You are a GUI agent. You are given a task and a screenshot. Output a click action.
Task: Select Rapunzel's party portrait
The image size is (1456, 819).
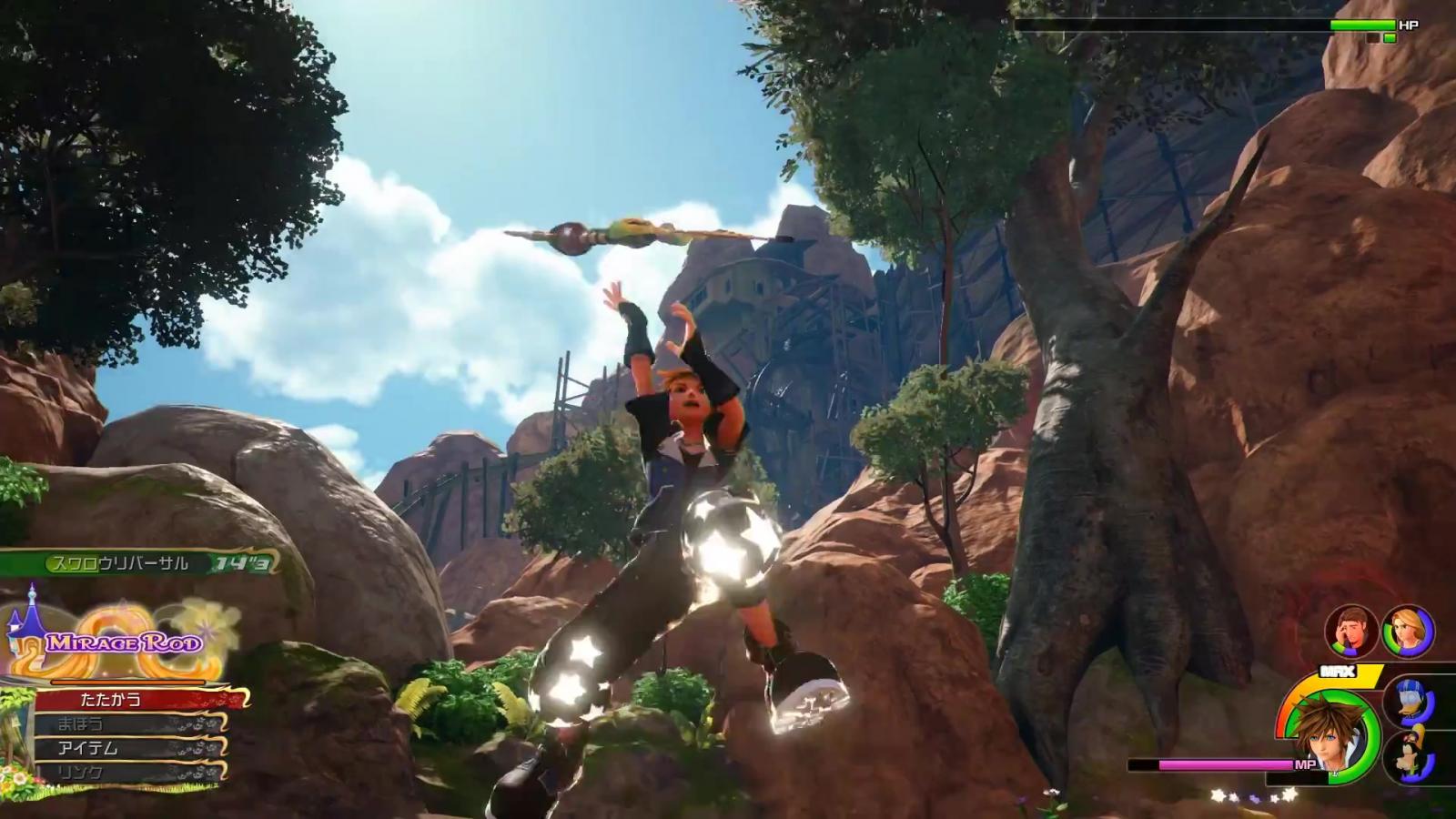coord(1409,630)
